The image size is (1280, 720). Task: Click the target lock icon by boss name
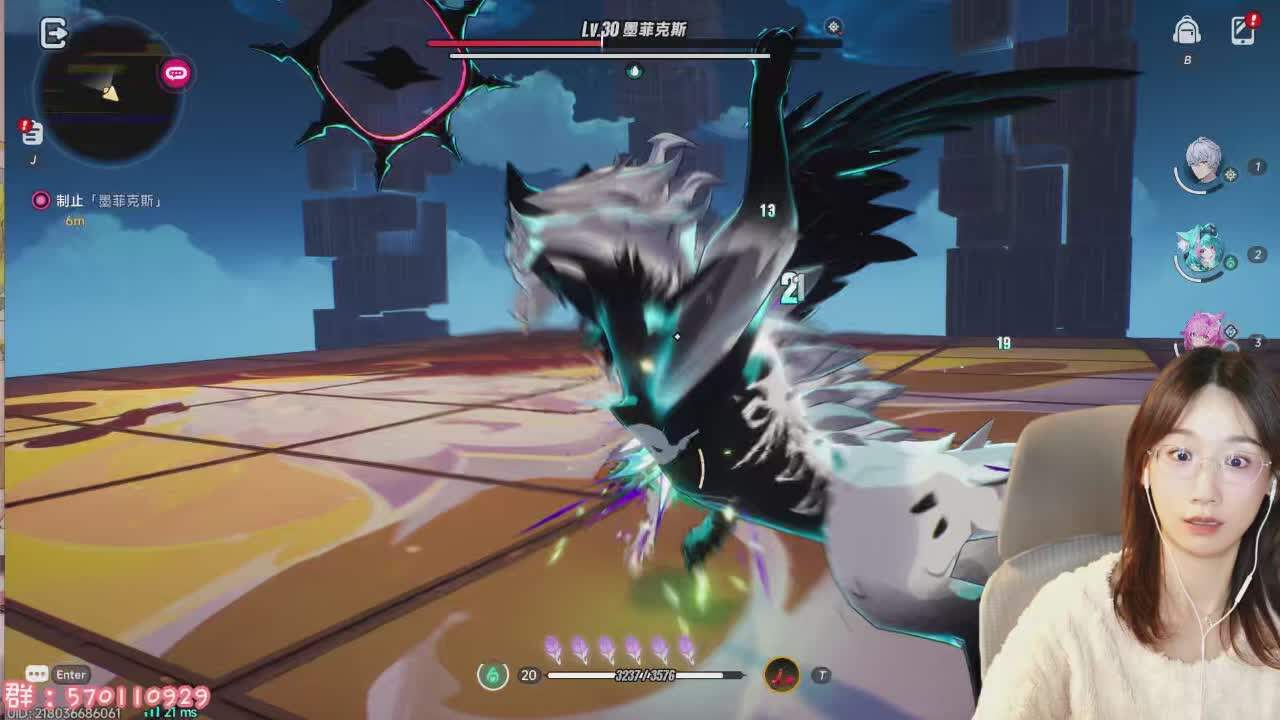point(833,27)
